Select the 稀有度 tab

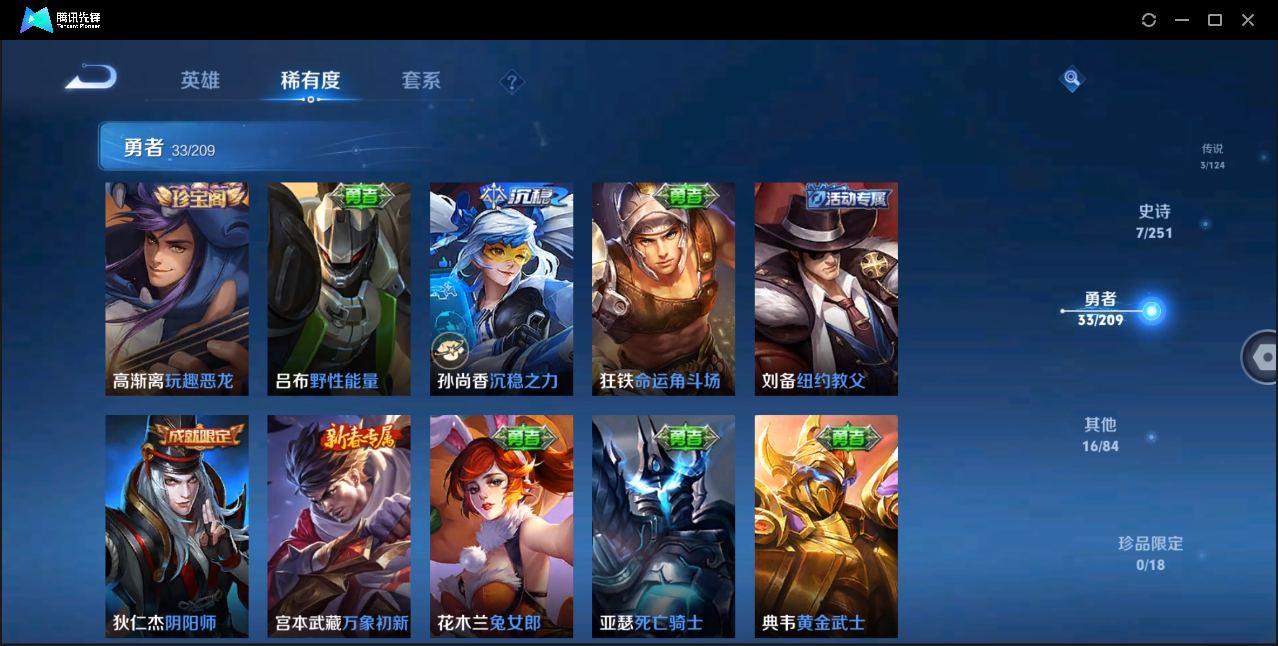(x=310, y=81)
